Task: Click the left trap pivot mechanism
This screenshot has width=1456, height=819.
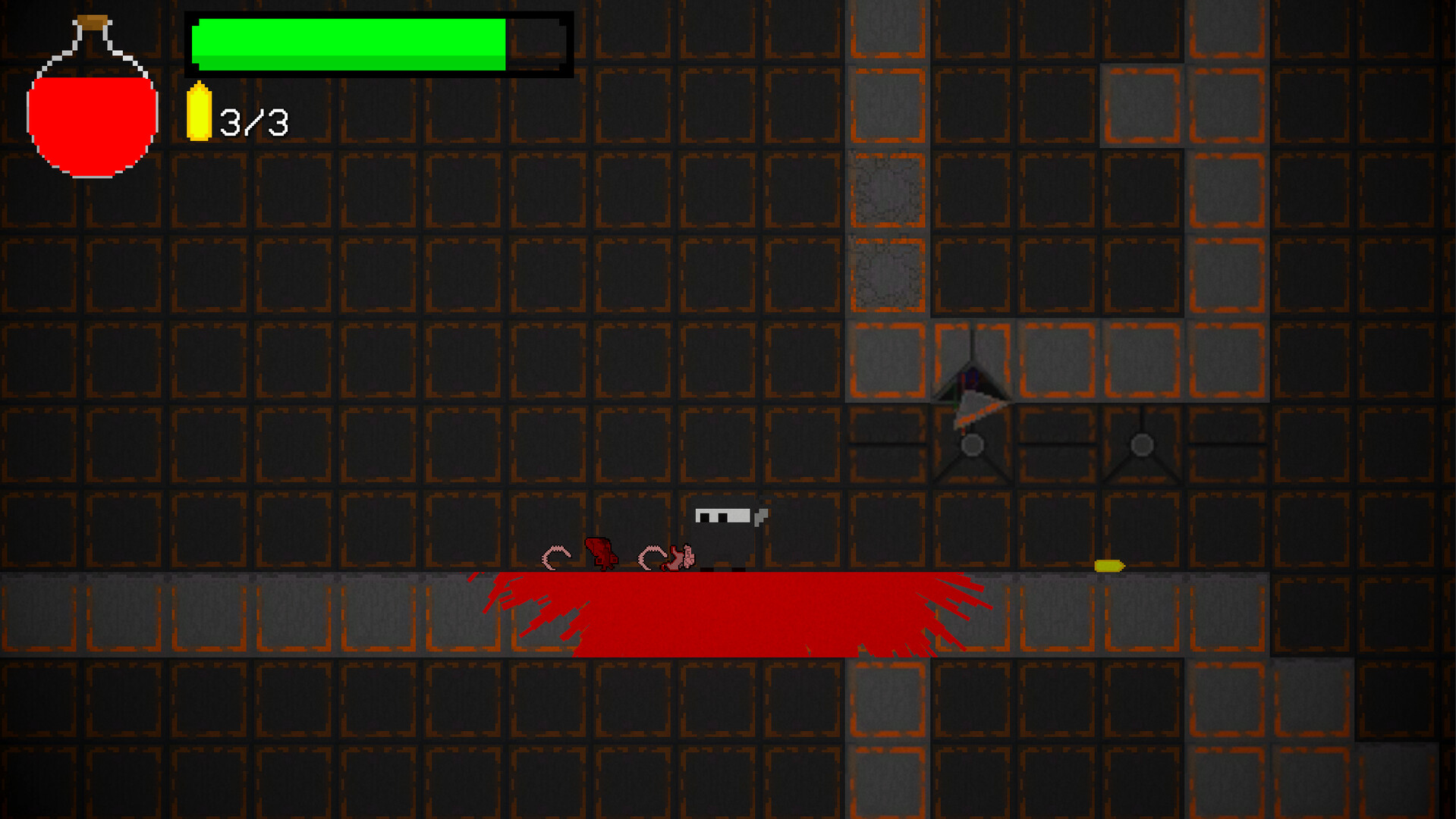Action: point(972,445)
